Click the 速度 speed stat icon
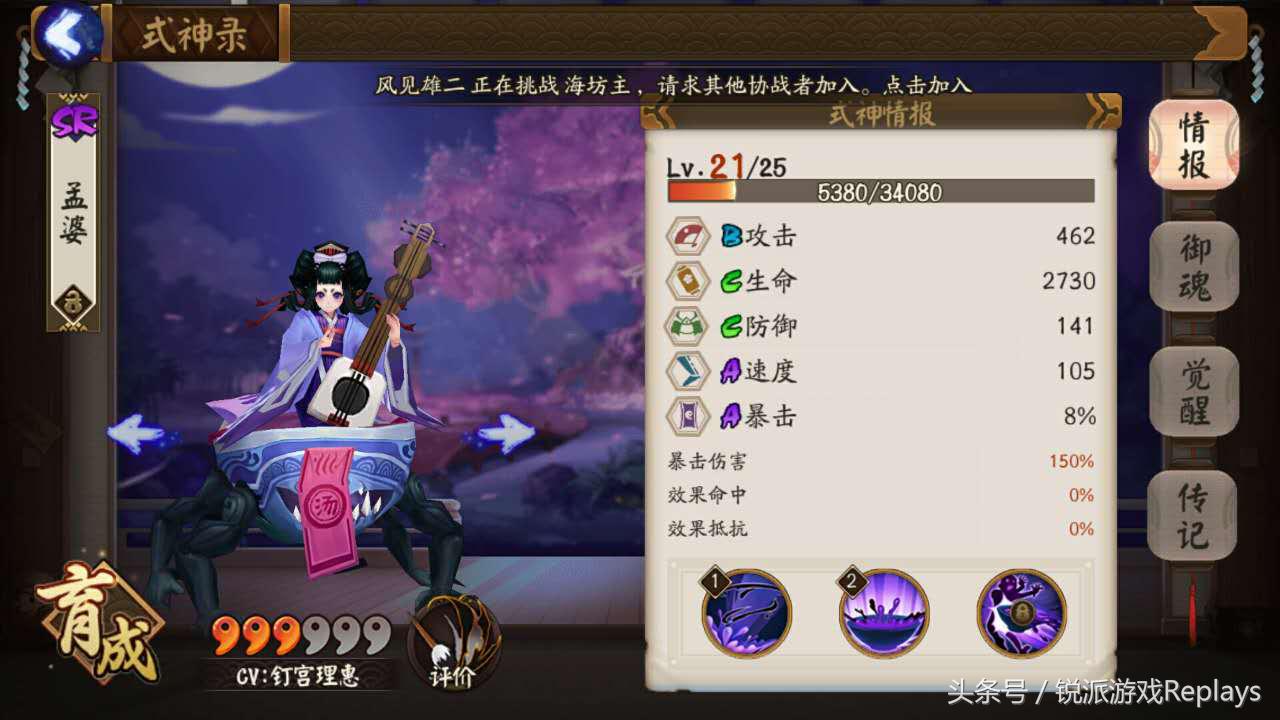 (x=686, y=371)
